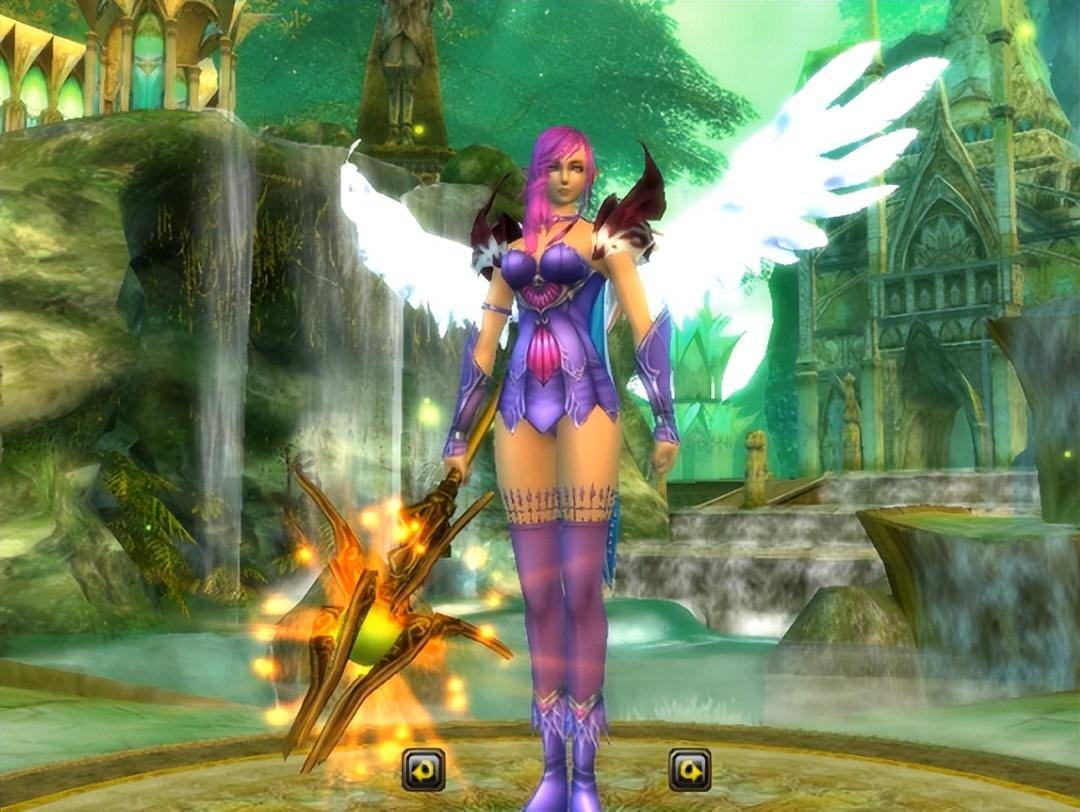The width and height of the screenshot is (1080, 812).
Task: Rotate the character with the left-pointing arrow button
Action: [423, 770]
